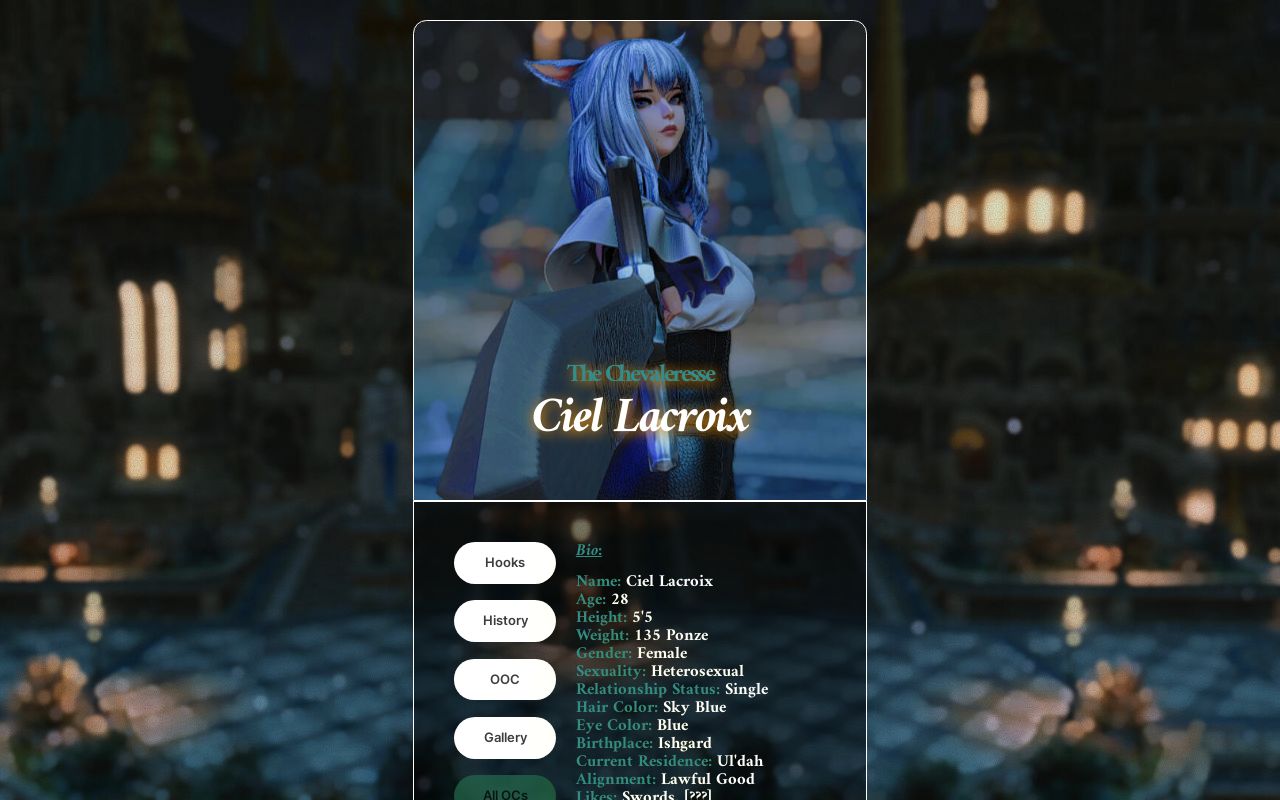Open the History section

pyautogui.click(x=504, y=621)
